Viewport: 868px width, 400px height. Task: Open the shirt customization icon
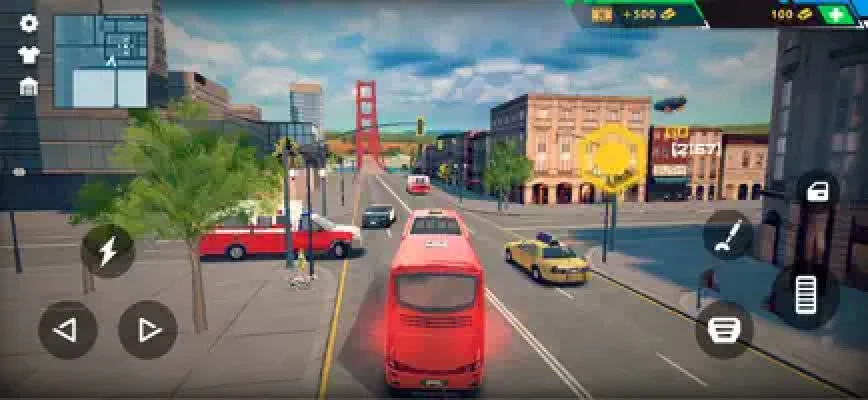(29, 54)
